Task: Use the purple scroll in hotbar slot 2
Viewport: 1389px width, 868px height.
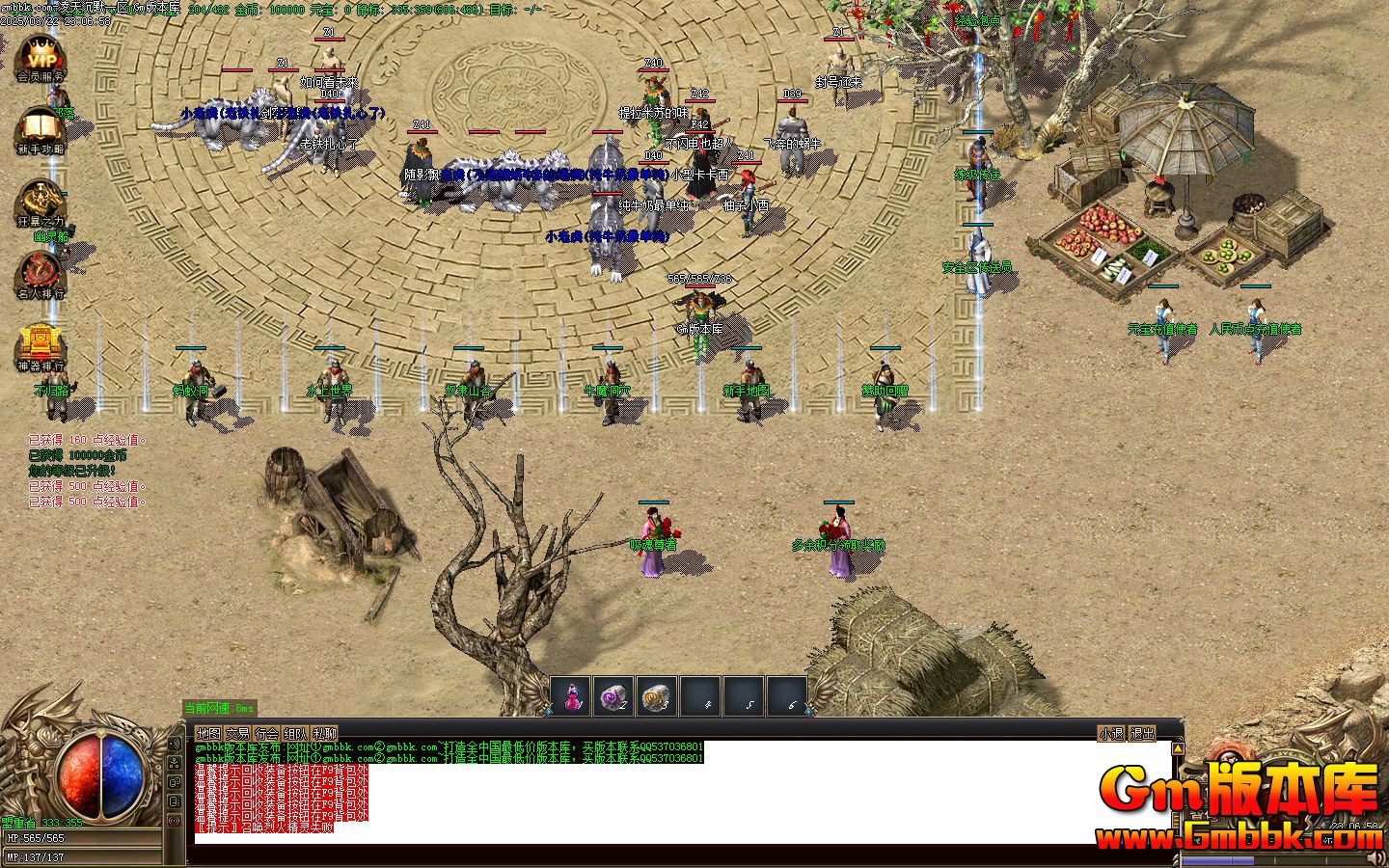Action: (x=613, y=696)
